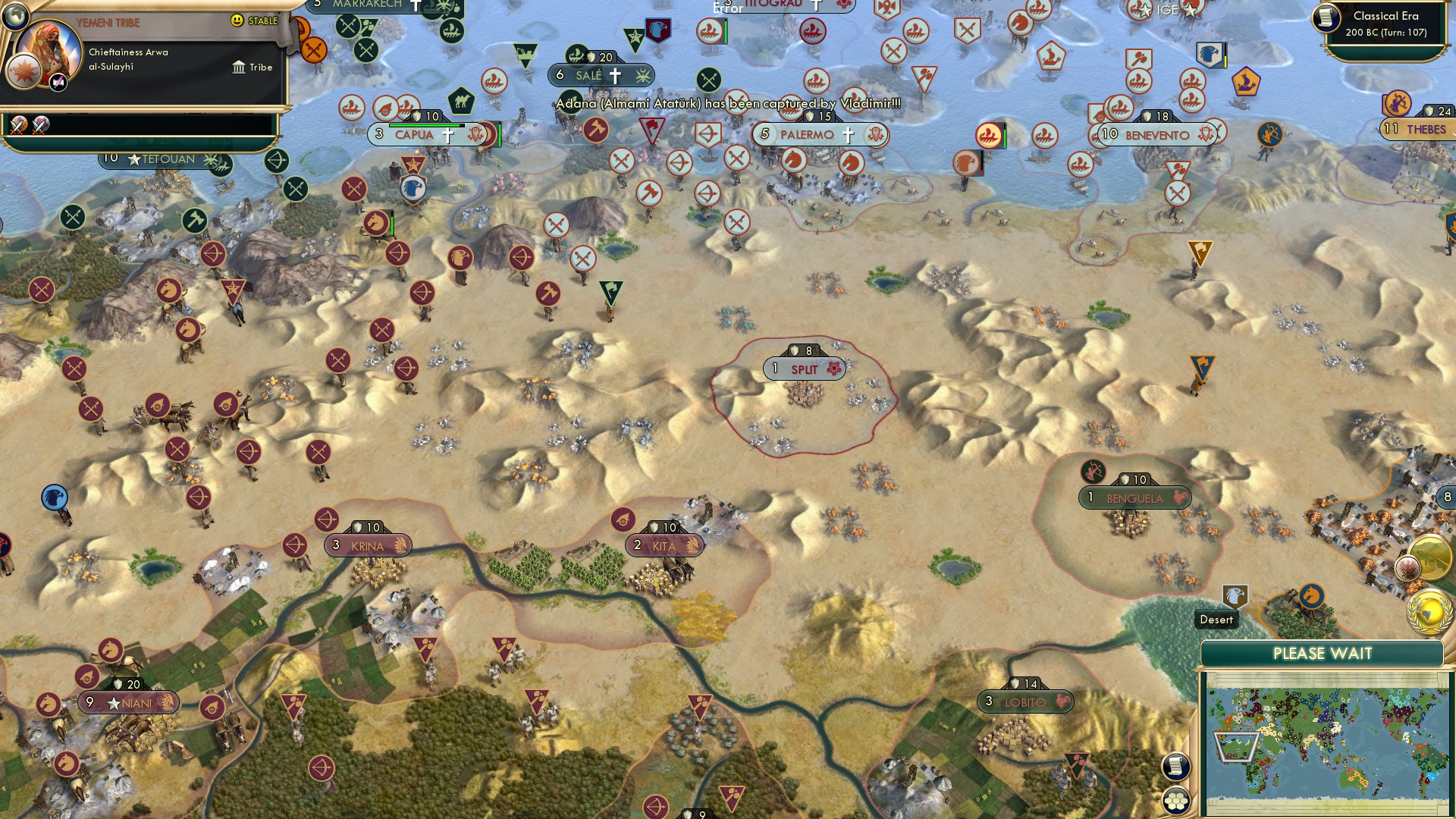Click the Yemeni sword-burst war emblem
The height and width of the screenshot is (819, 1456).
(x=24, y=71)
